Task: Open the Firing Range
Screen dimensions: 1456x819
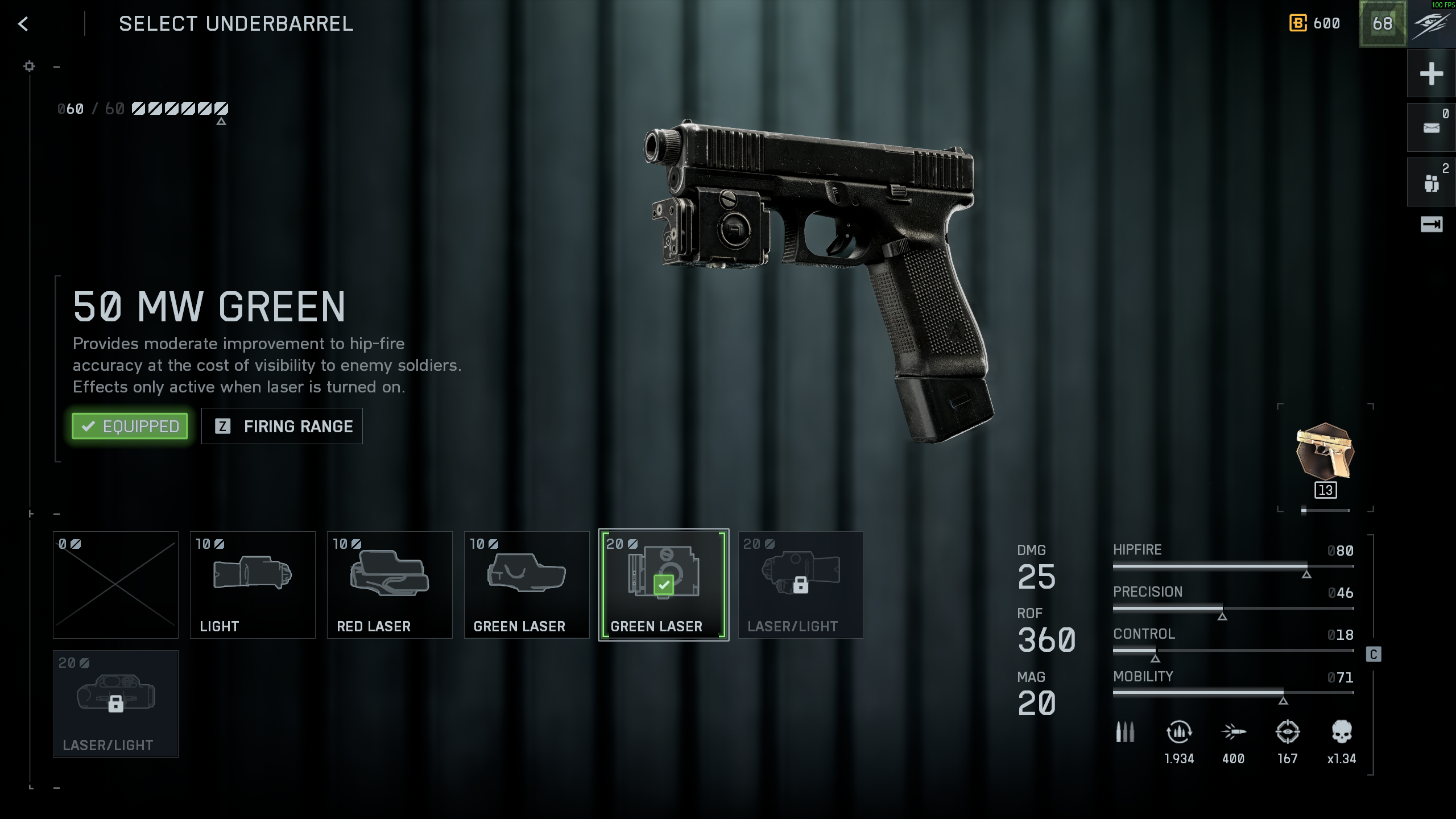Action: [x=282, y=426]
